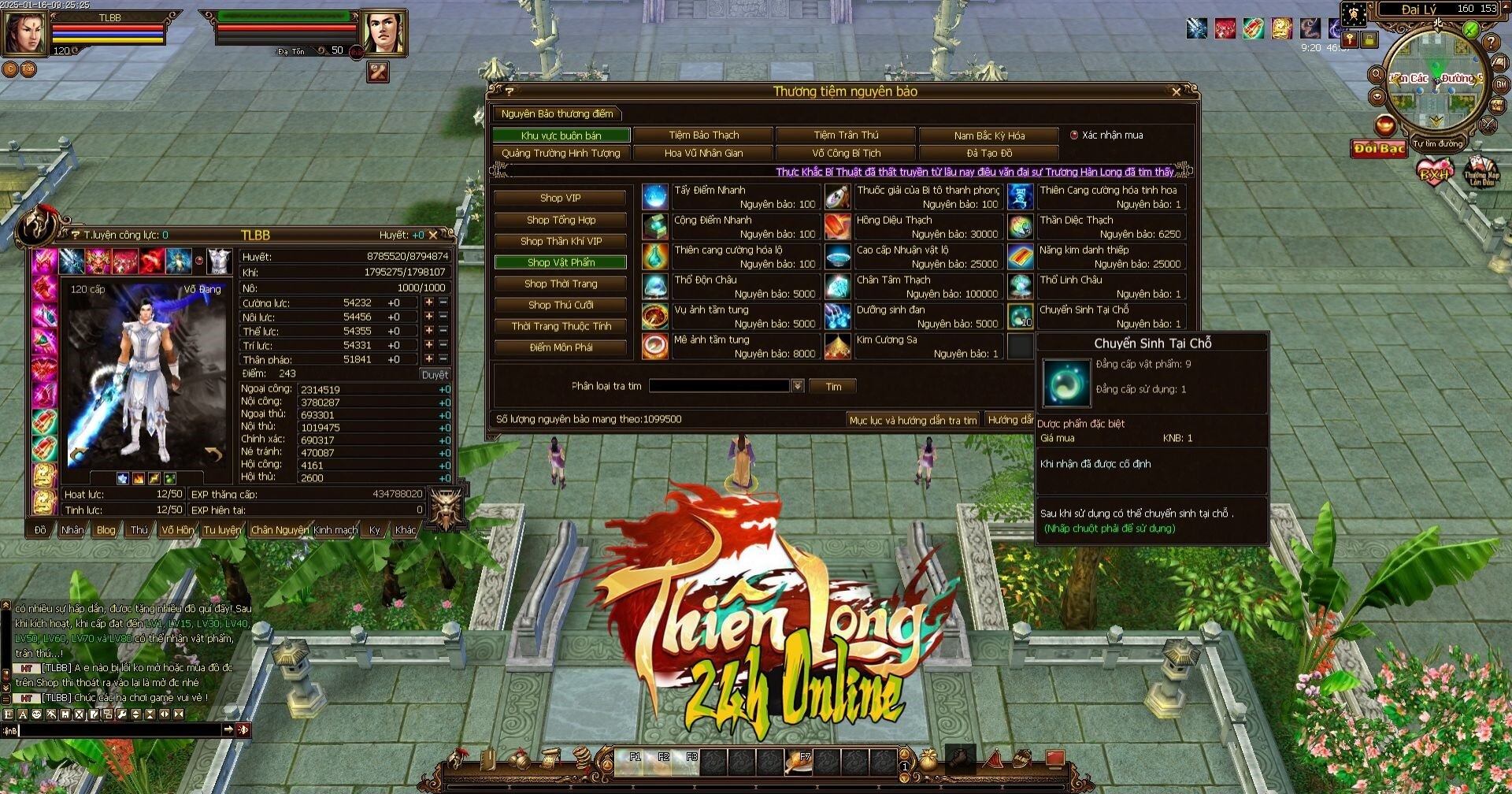The width and height of the screenshot is (1512, 794).
Task: Select the Shop Thời Trang category
Action: tap(561, 284)
